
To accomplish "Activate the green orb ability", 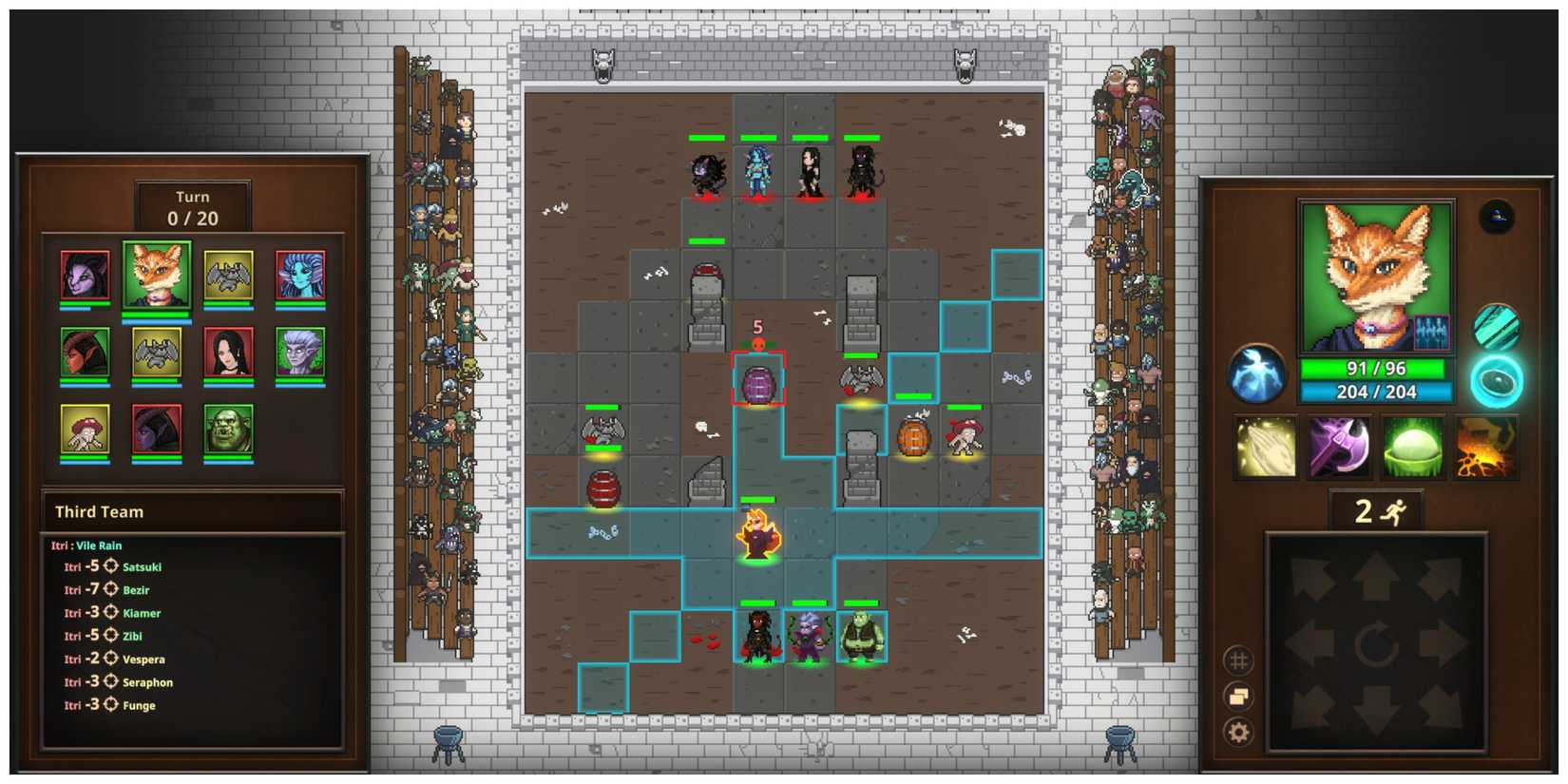I will 1413,447.
